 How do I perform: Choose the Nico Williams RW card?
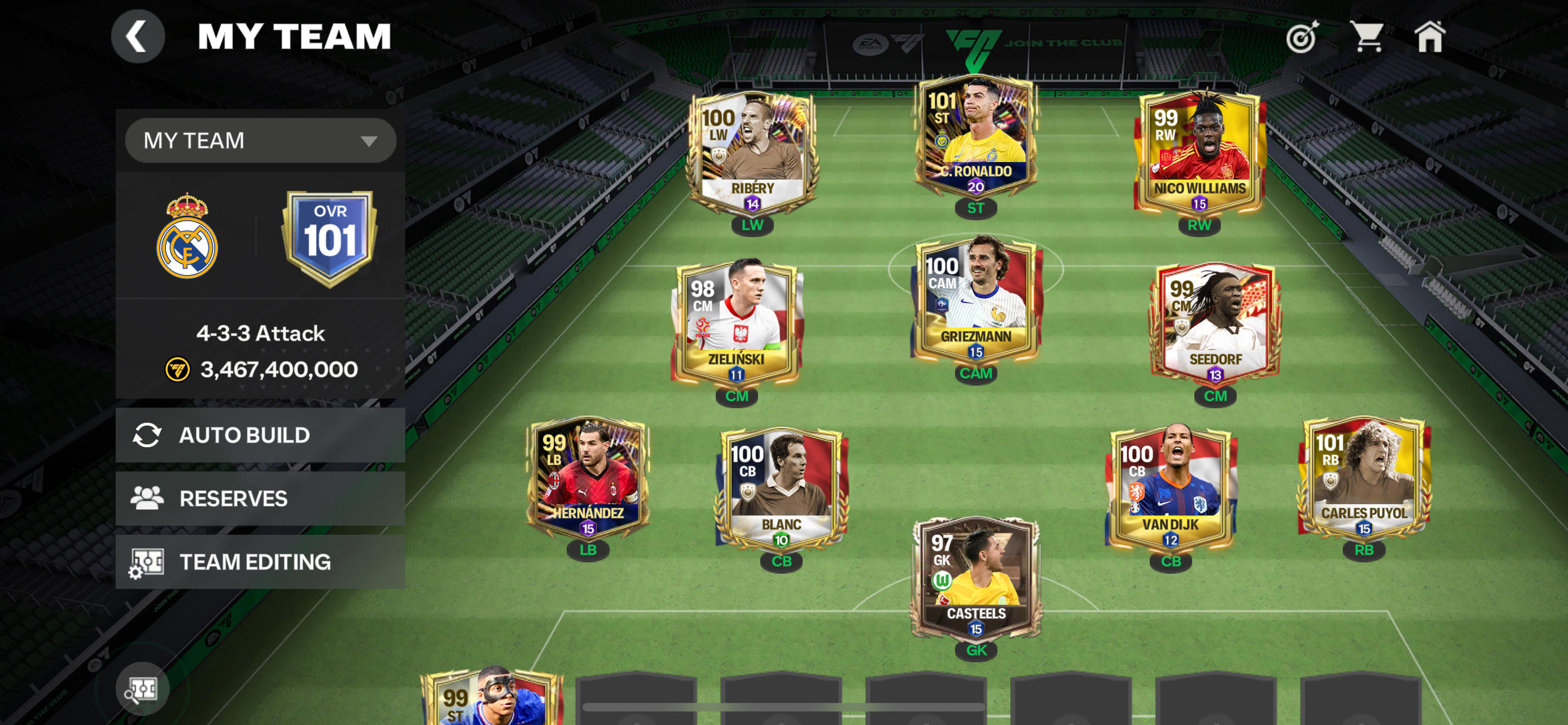[x=1198, y=152]
